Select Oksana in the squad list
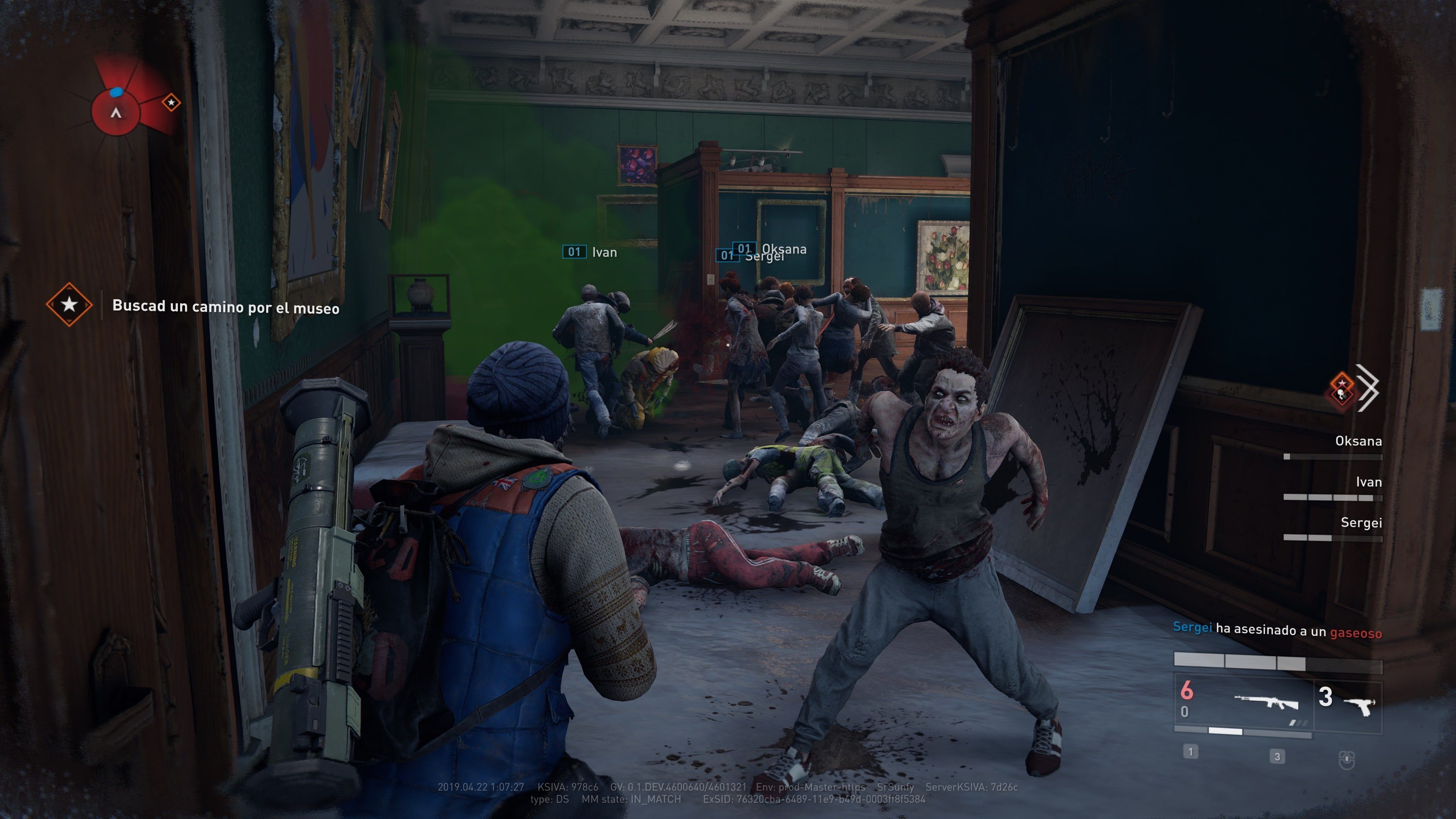This screenshot has width=1456, height=819. point(1358,441)
